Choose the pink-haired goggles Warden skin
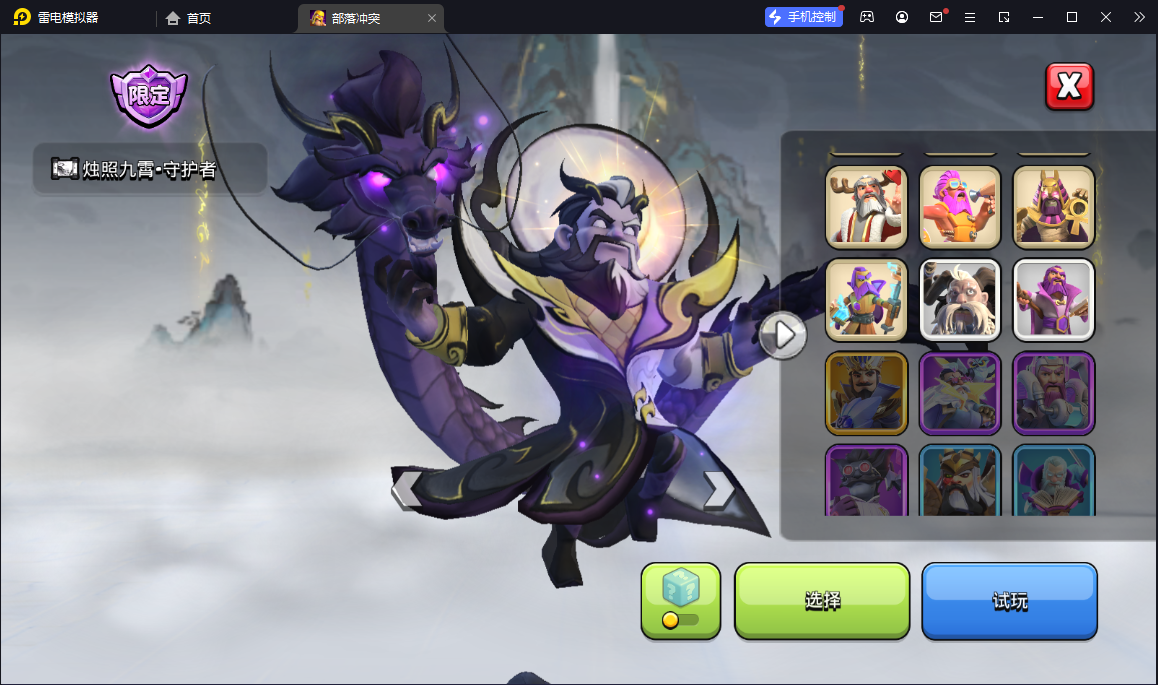 (959, 207)
